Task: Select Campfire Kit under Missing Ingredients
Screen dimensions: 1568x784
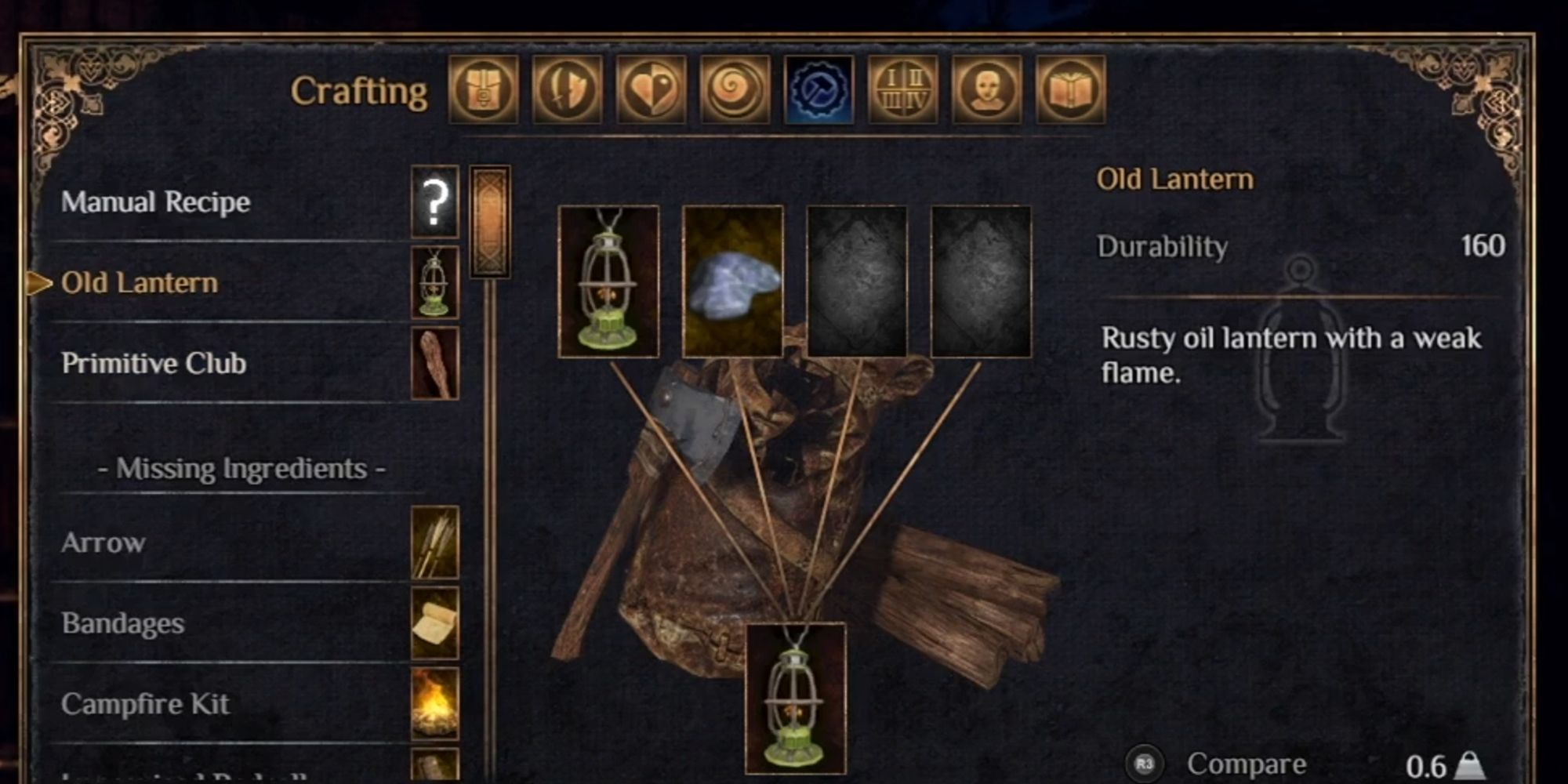Action: [x=145, y=704]
